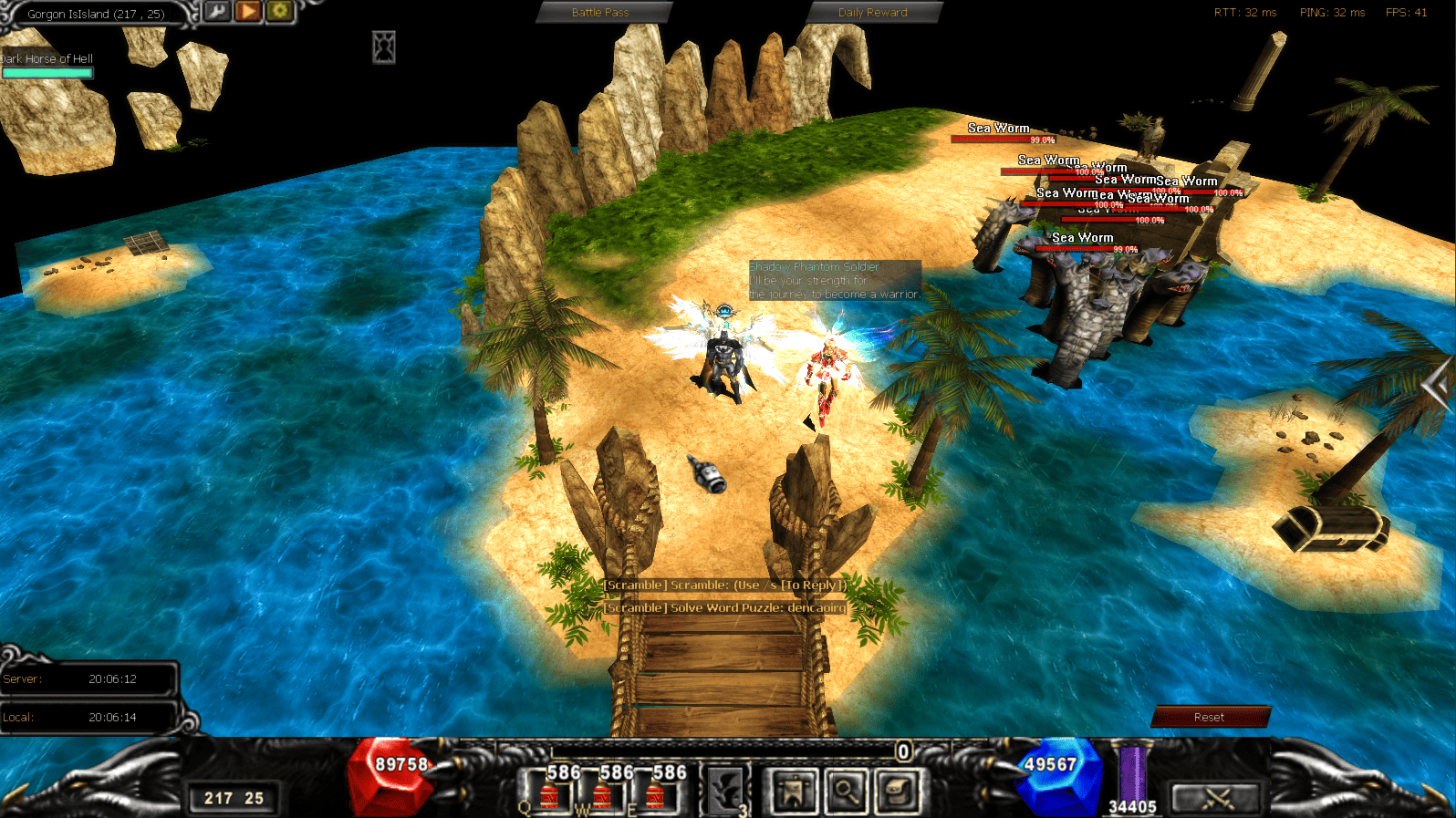This screenshot has width=1456, height=818.
Task: Click the magnifying glass icon
Action: tap(847, 791)
